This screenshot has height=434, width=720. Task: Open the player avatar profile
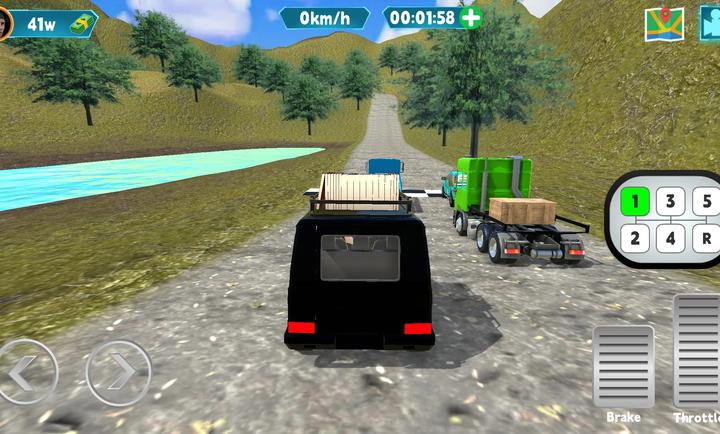click(5, 22)
